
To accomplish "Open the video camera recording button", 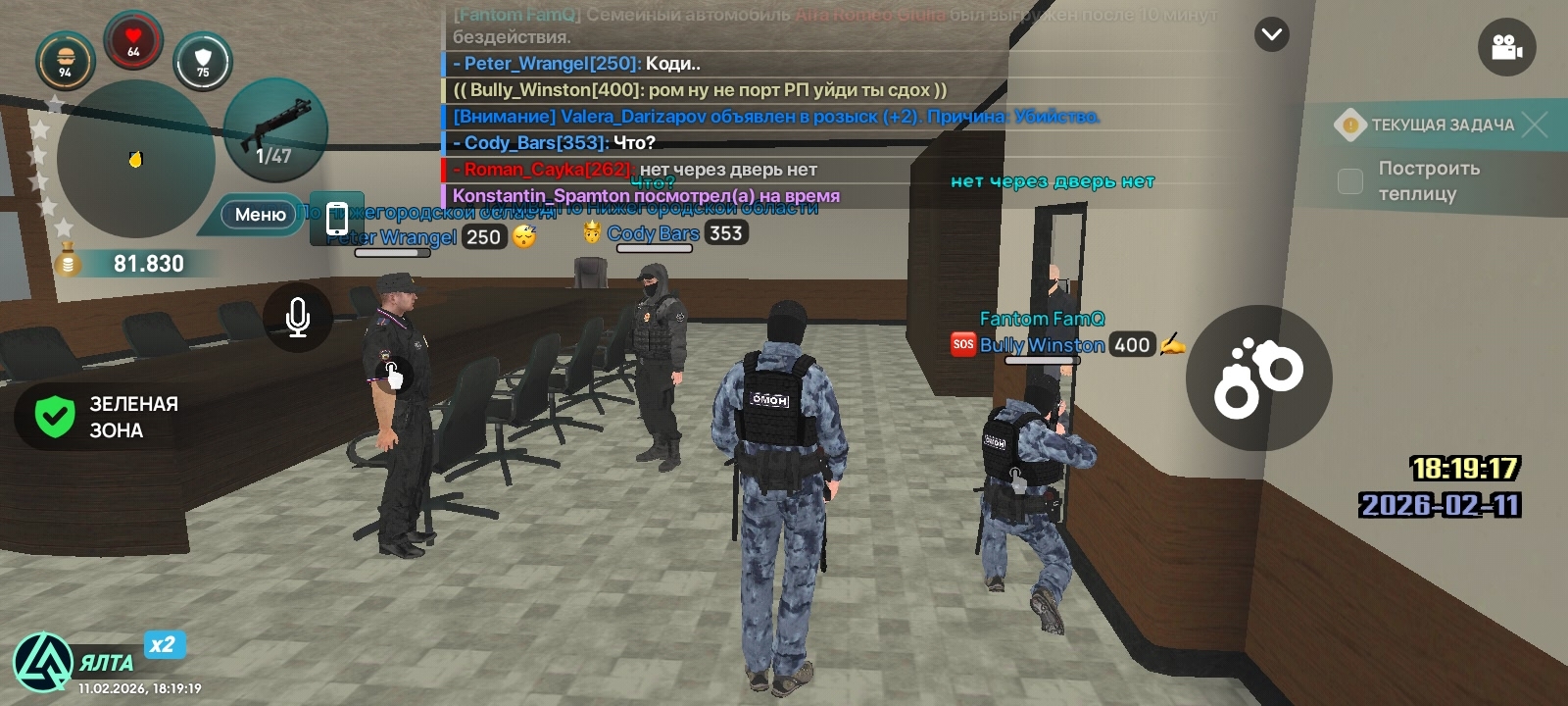I will pos(1506,47).
